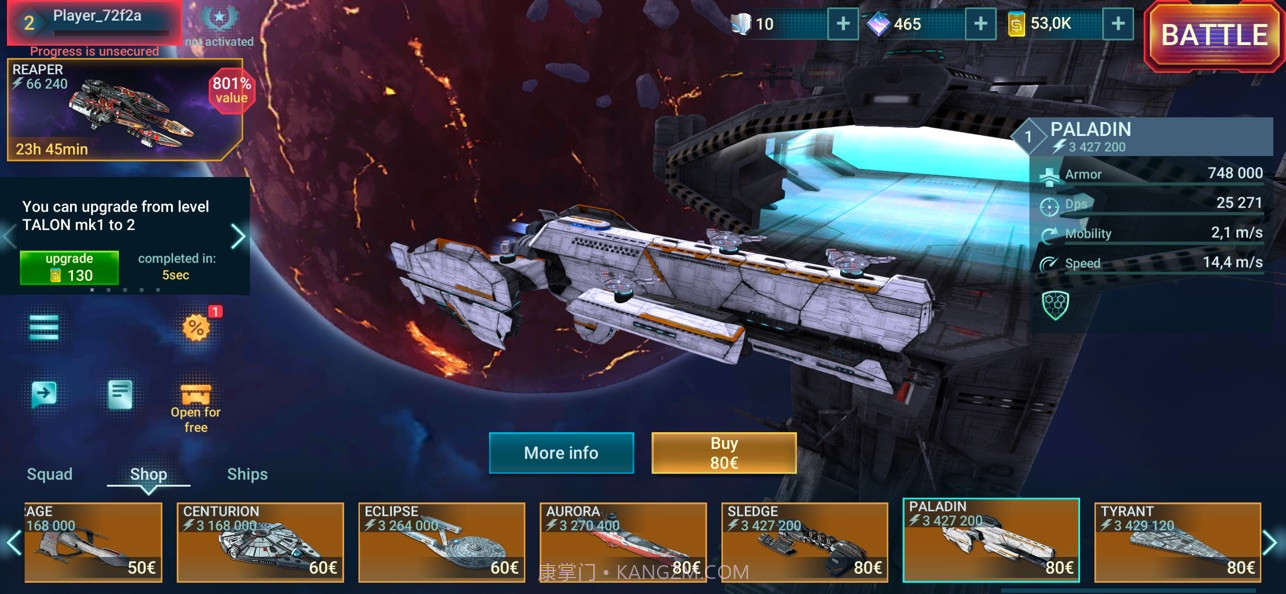Select the Eclipse ship card
The width and height of the screenshot is (1286, 594).
(x=442, y=542)
